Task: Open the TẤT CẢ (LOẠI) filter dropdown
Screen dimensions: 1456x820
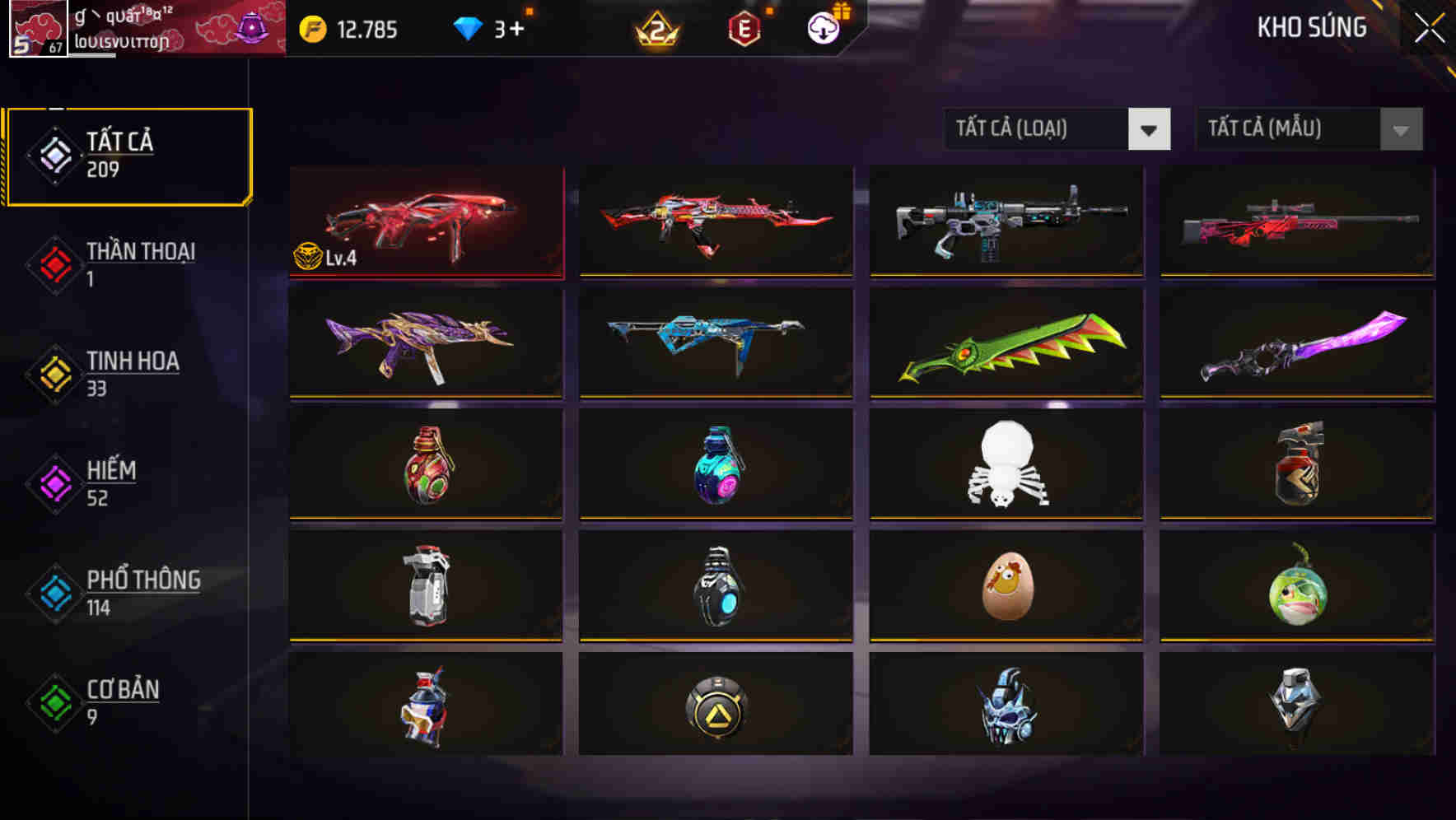Action: pyautogui.click(x=1057, y=129)
